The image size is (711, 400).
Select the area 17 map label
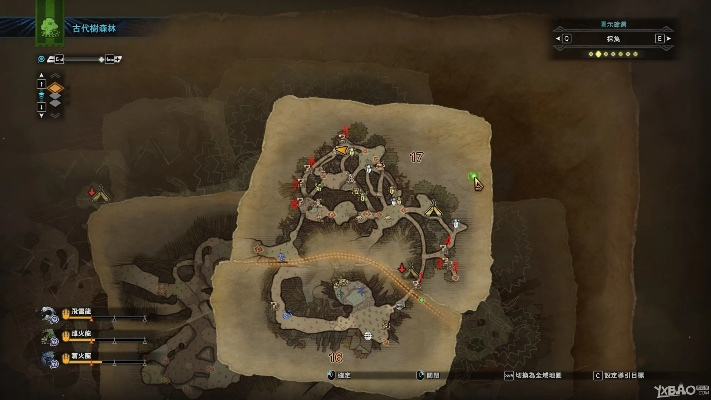point(416,157)
